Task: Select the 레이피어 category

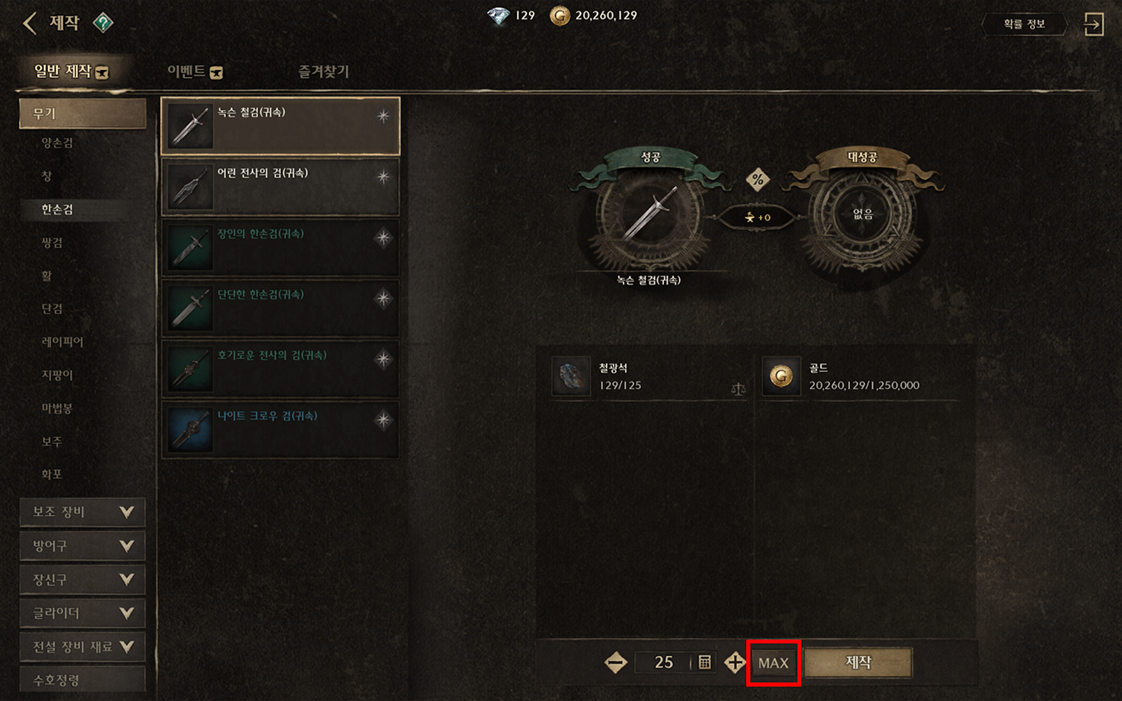Action: (62, 342)
